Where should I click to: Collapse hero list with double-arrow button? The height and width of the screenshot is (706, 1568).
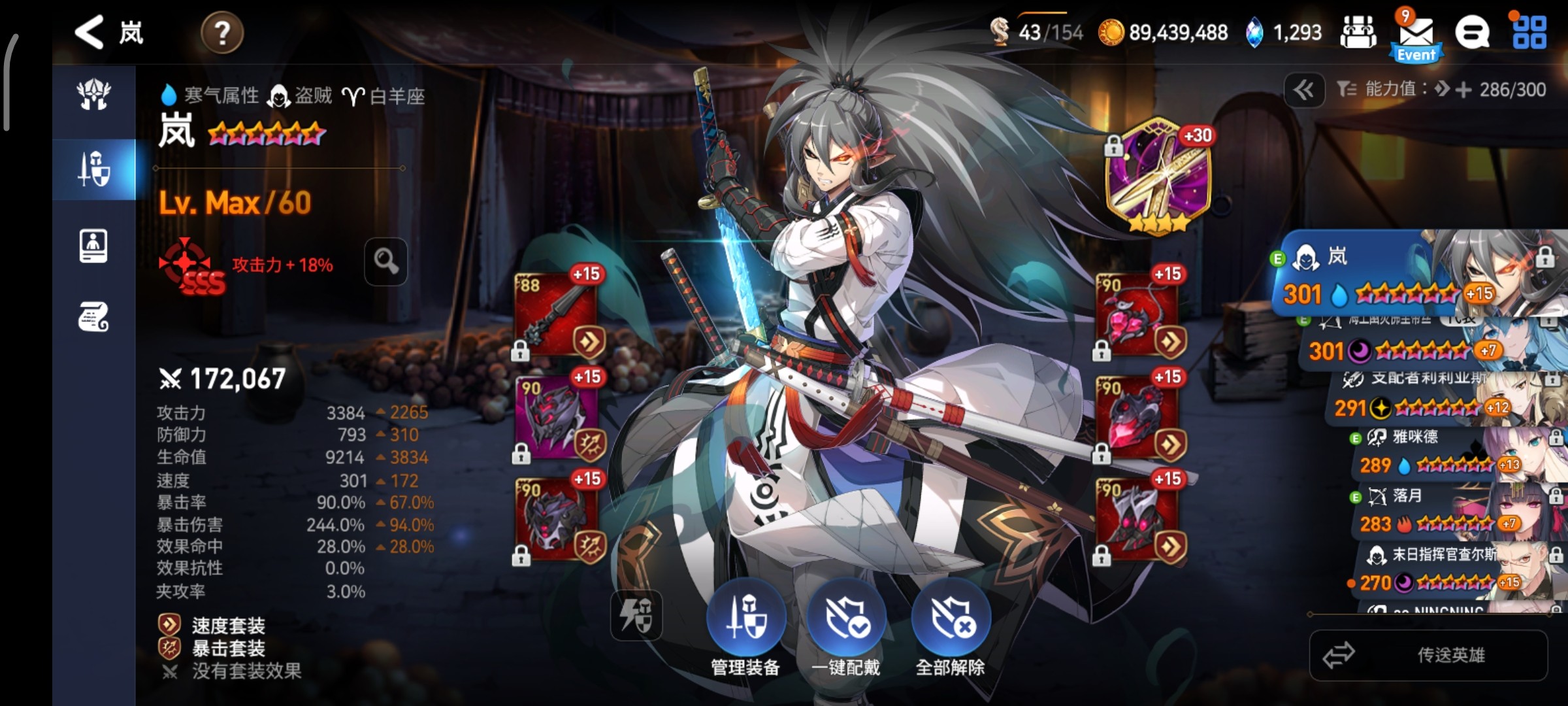click(x=1304, y=90)
